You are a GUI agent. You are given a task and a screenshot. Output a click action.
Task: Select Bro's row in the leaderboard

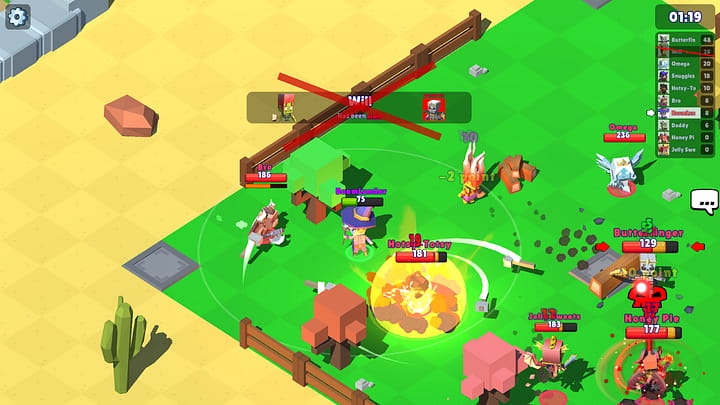point(685,100)
